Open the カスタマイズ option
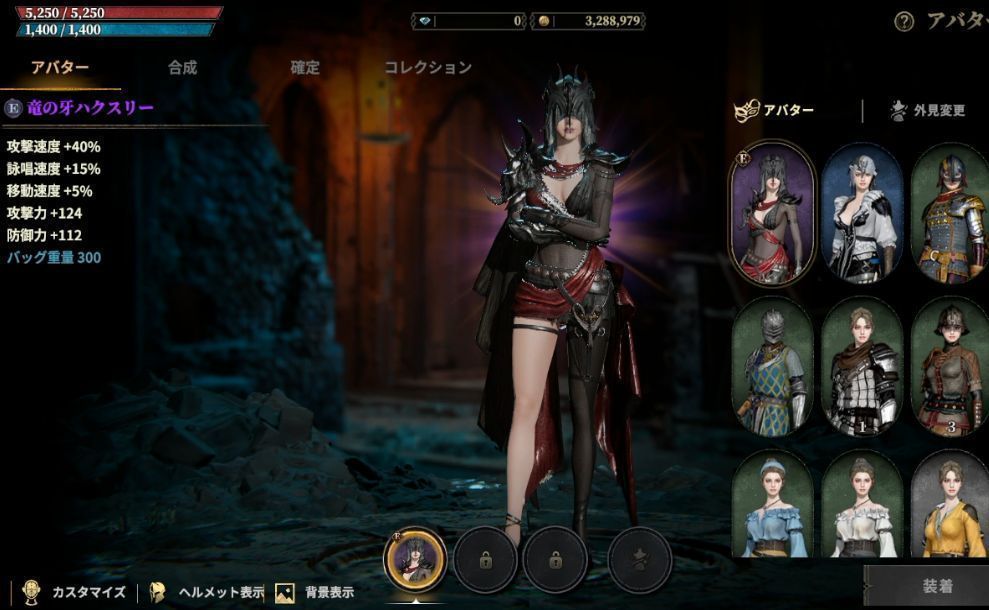Image resolution: width=989 pixels, height=610 pixels. click(74, 592)
